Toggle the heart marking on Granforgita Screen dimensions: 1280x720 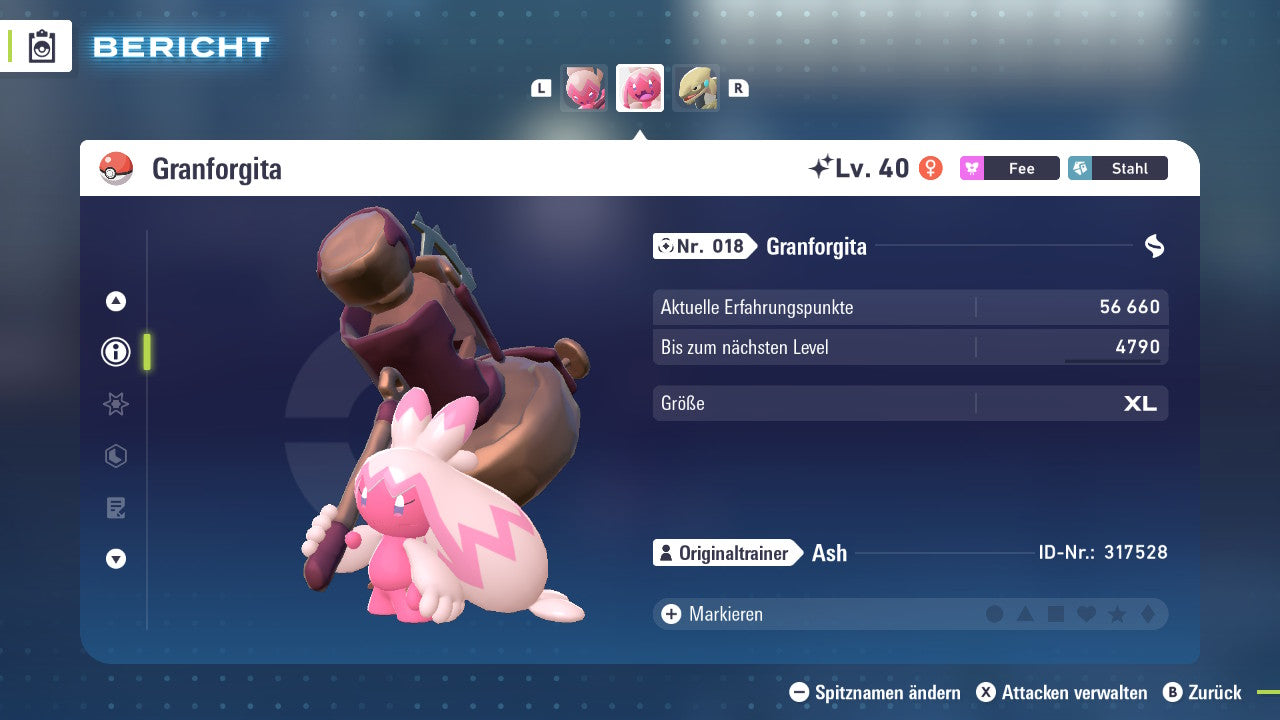pyautogui.click(x=1087, y=613)
